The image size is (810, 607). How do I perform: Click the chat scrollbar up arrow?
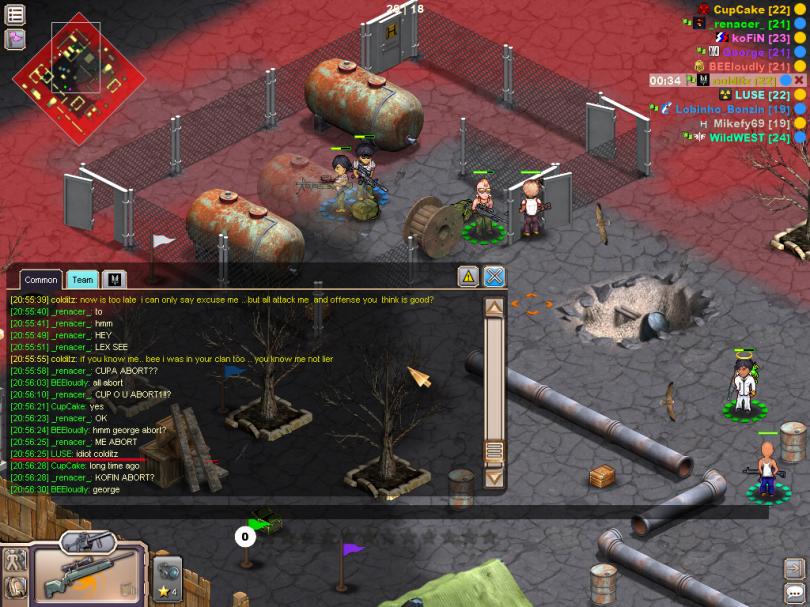[x=494, y=307]
